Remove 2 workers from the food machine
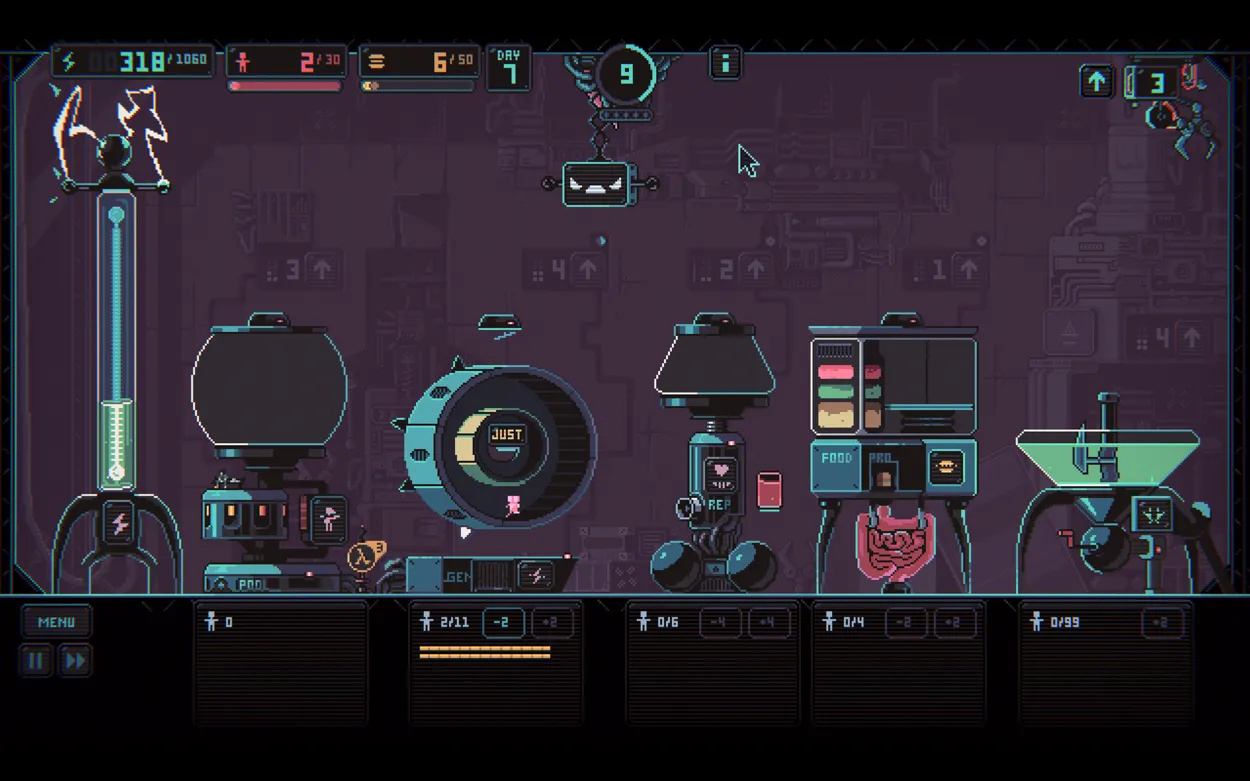This screenshot has height=781, width=1250. [x=904, y=623]
